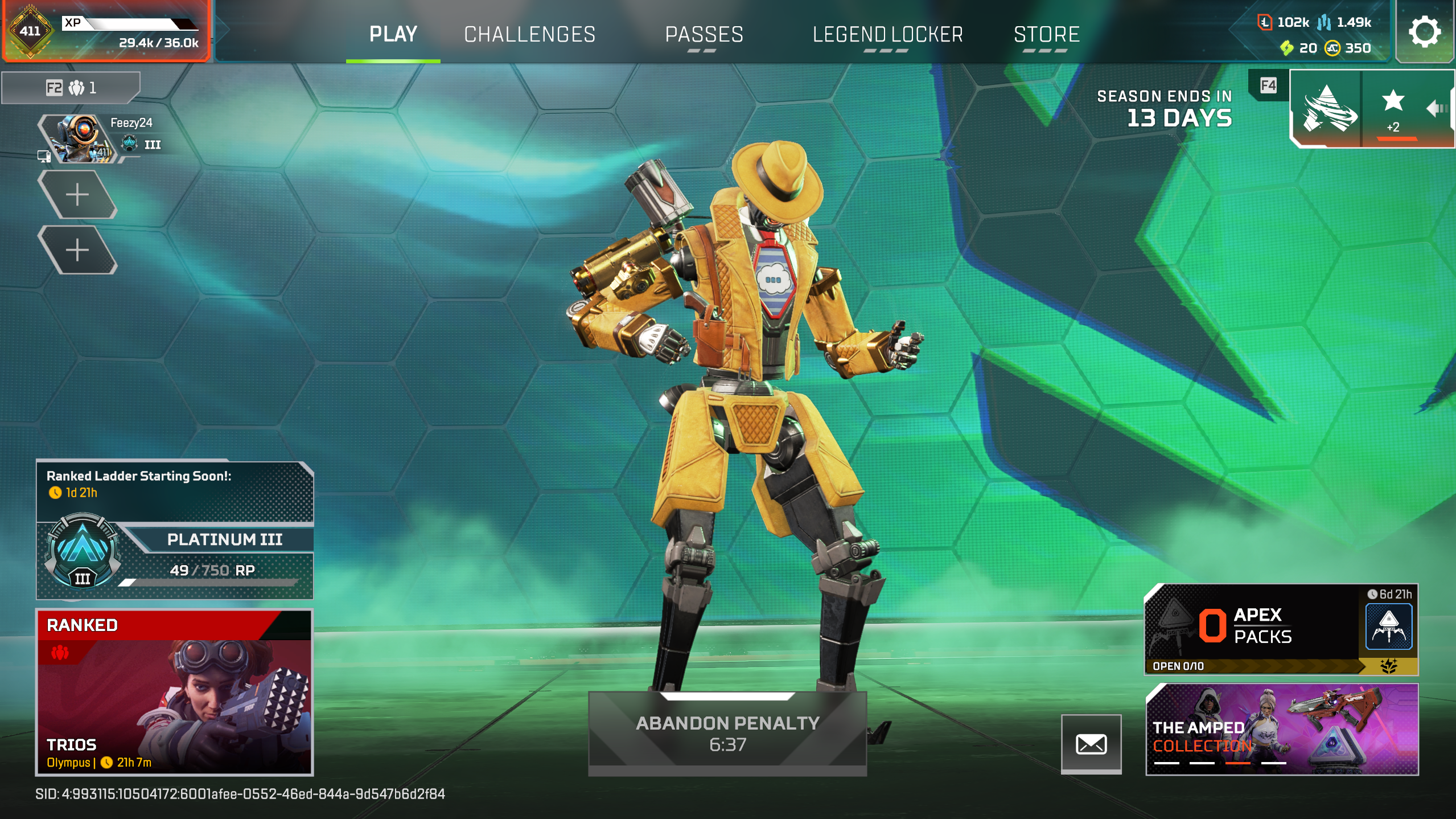This screenshot has height=819, width=1456.
Task: Visit the Store tab
Action: pos(1046,34)
